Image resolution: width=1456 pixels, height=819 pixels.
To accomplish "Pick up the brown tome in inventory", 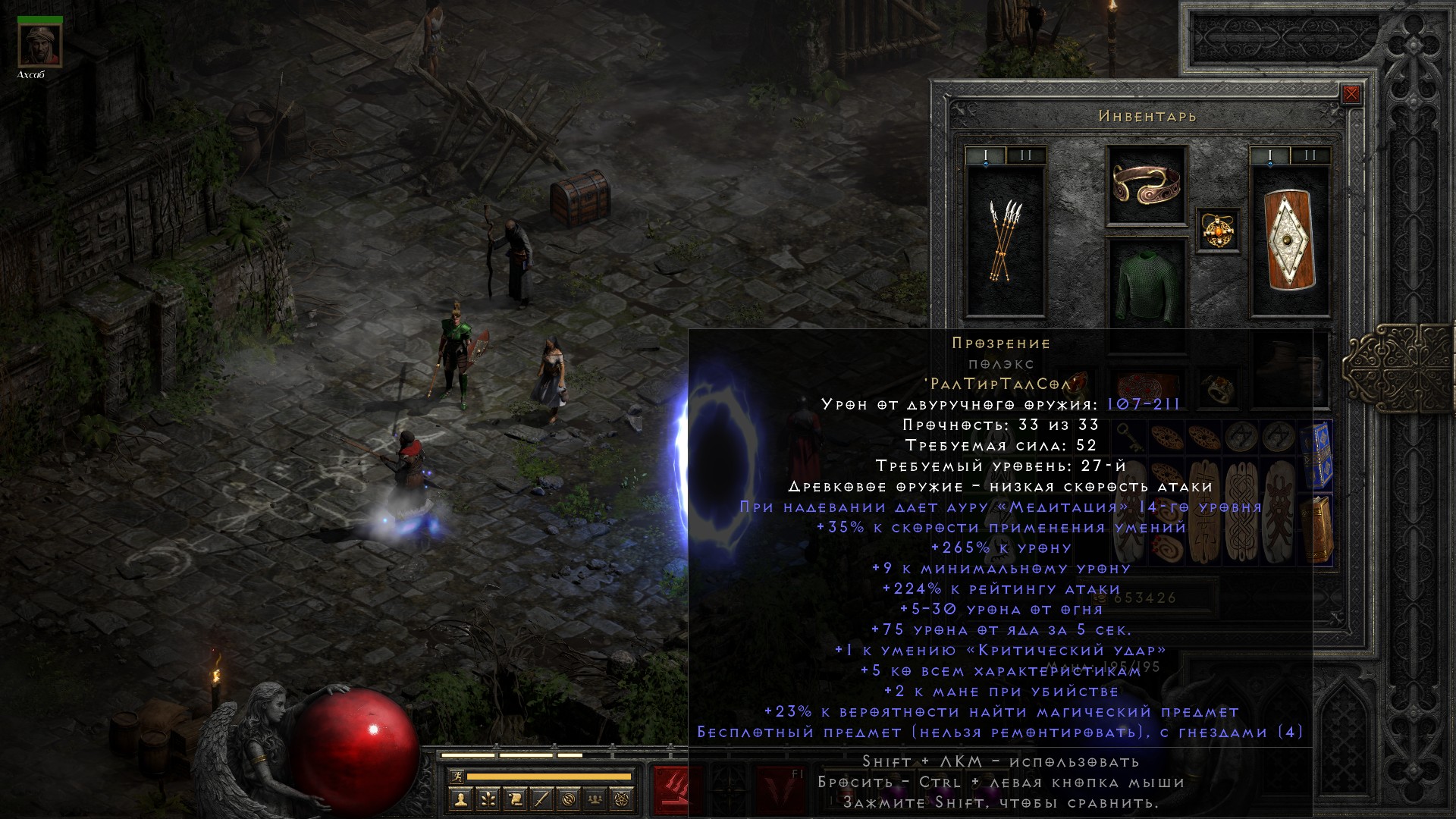I will coord(1319,529).
